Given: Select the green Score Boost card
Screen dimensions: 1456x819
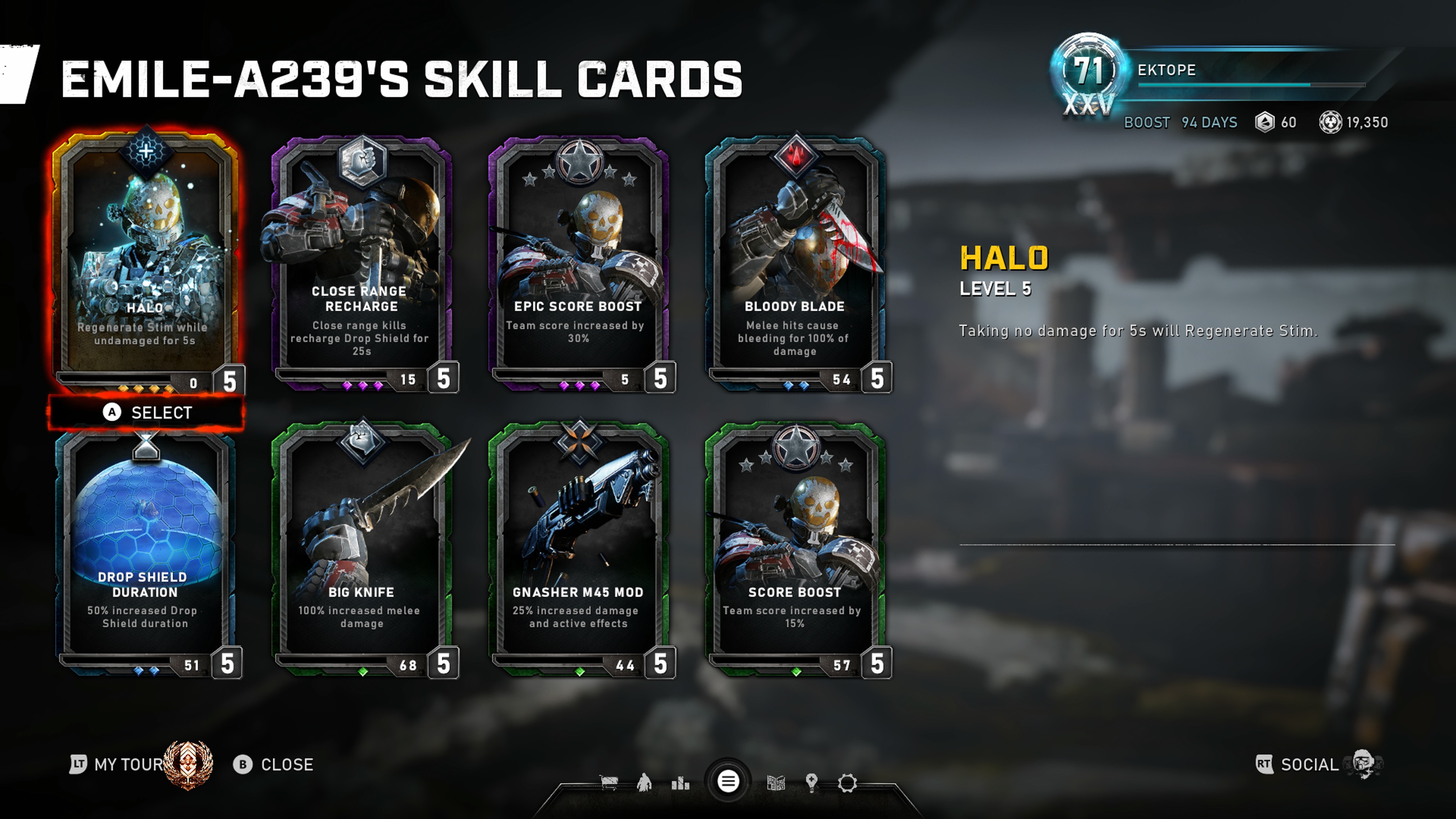Looking at the screenshot, I should click(795, 551).
